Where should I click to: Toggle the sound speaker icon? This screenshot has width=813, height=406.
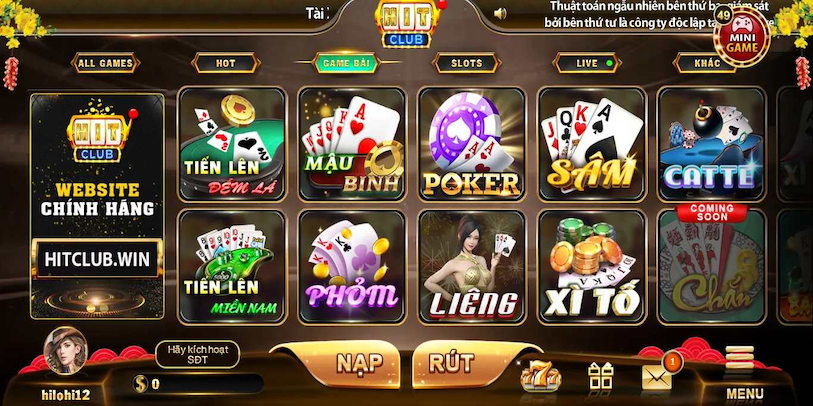tap(501, 13)
